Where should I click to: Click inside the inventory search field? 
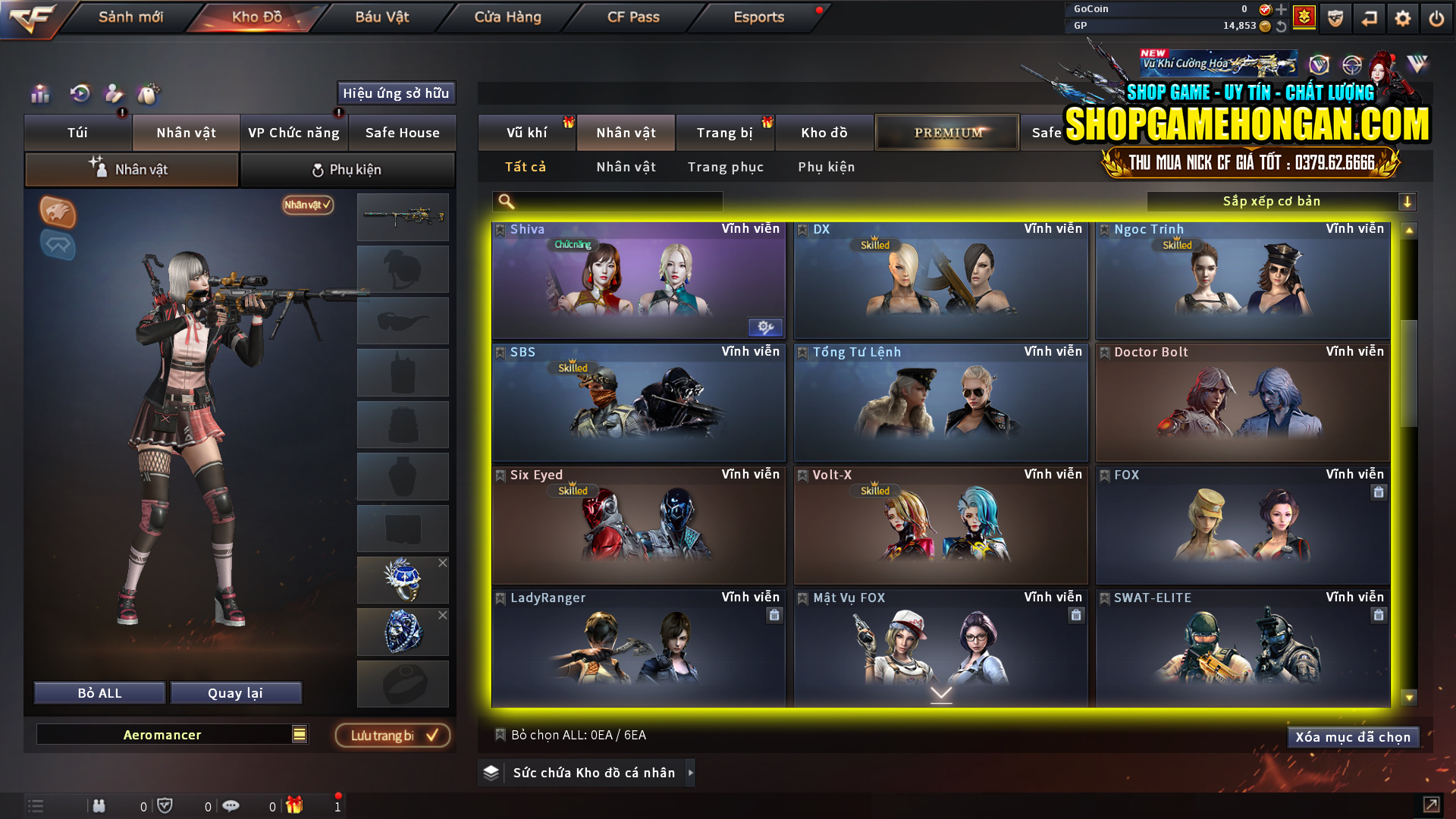pyautogui.click(x=607, y=202)
